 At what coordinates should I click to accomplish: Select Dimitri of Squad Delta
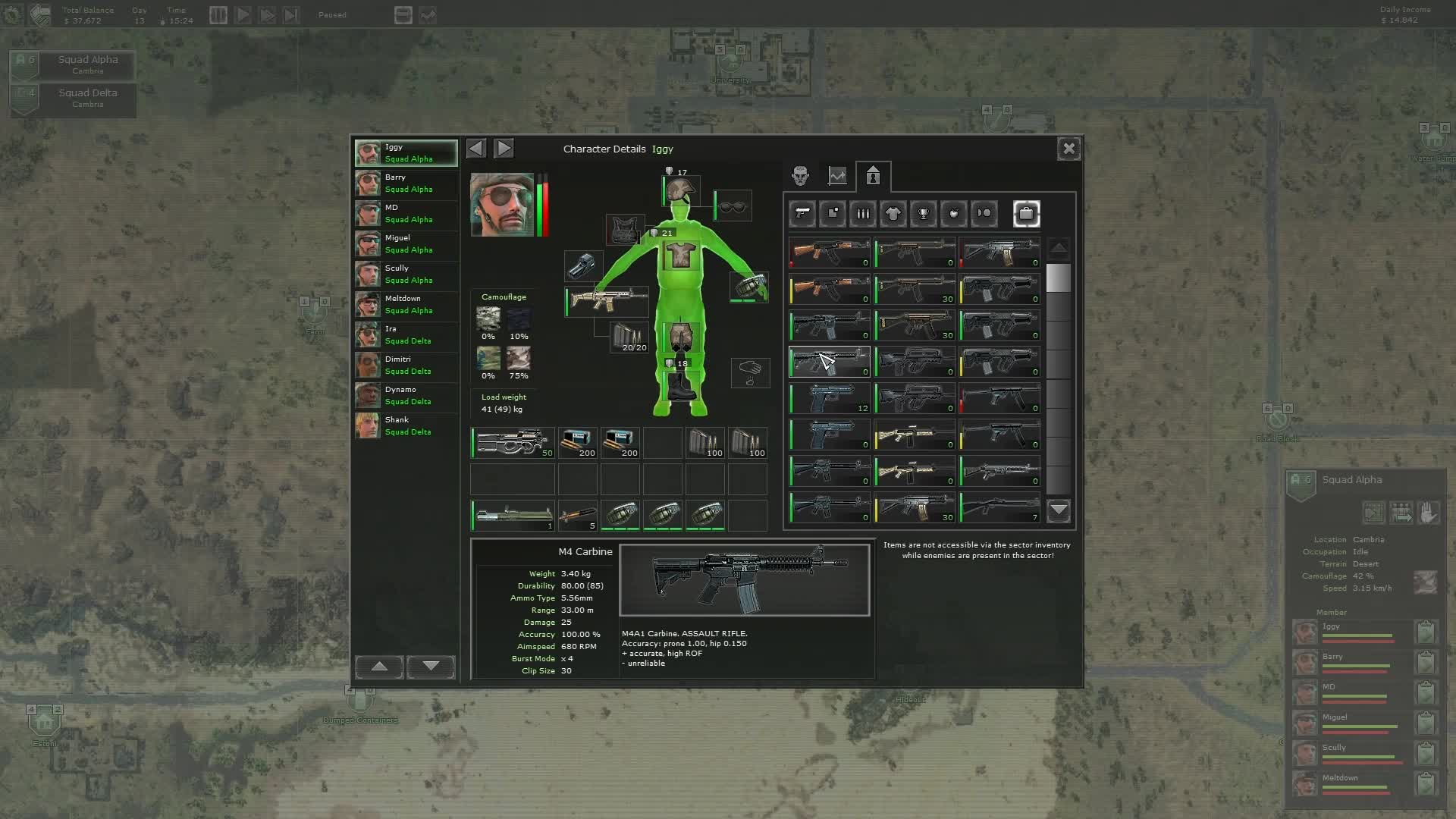click(405, 365)
